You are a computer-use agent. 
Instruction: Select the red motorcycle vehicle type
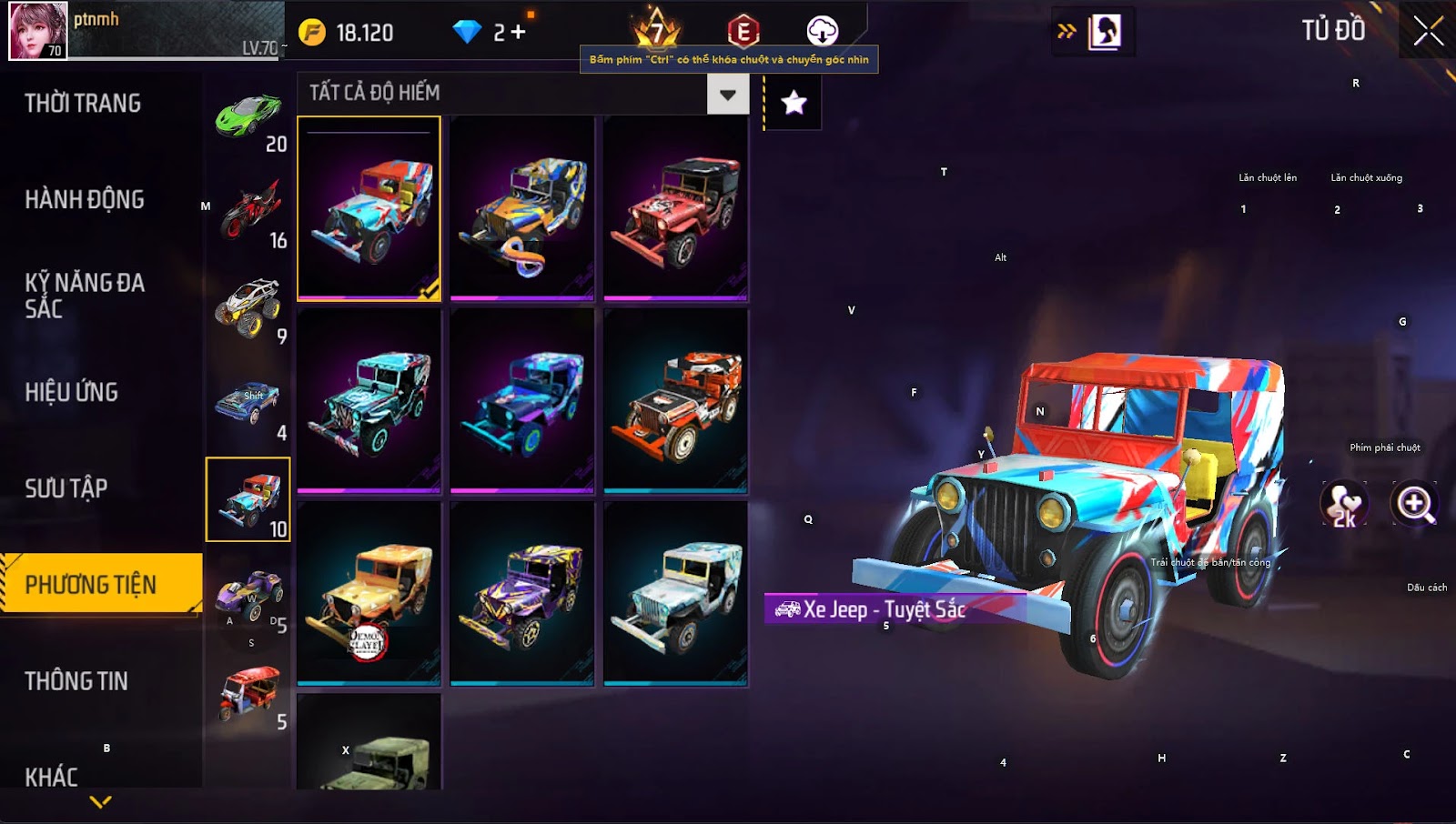coord(248,212)
